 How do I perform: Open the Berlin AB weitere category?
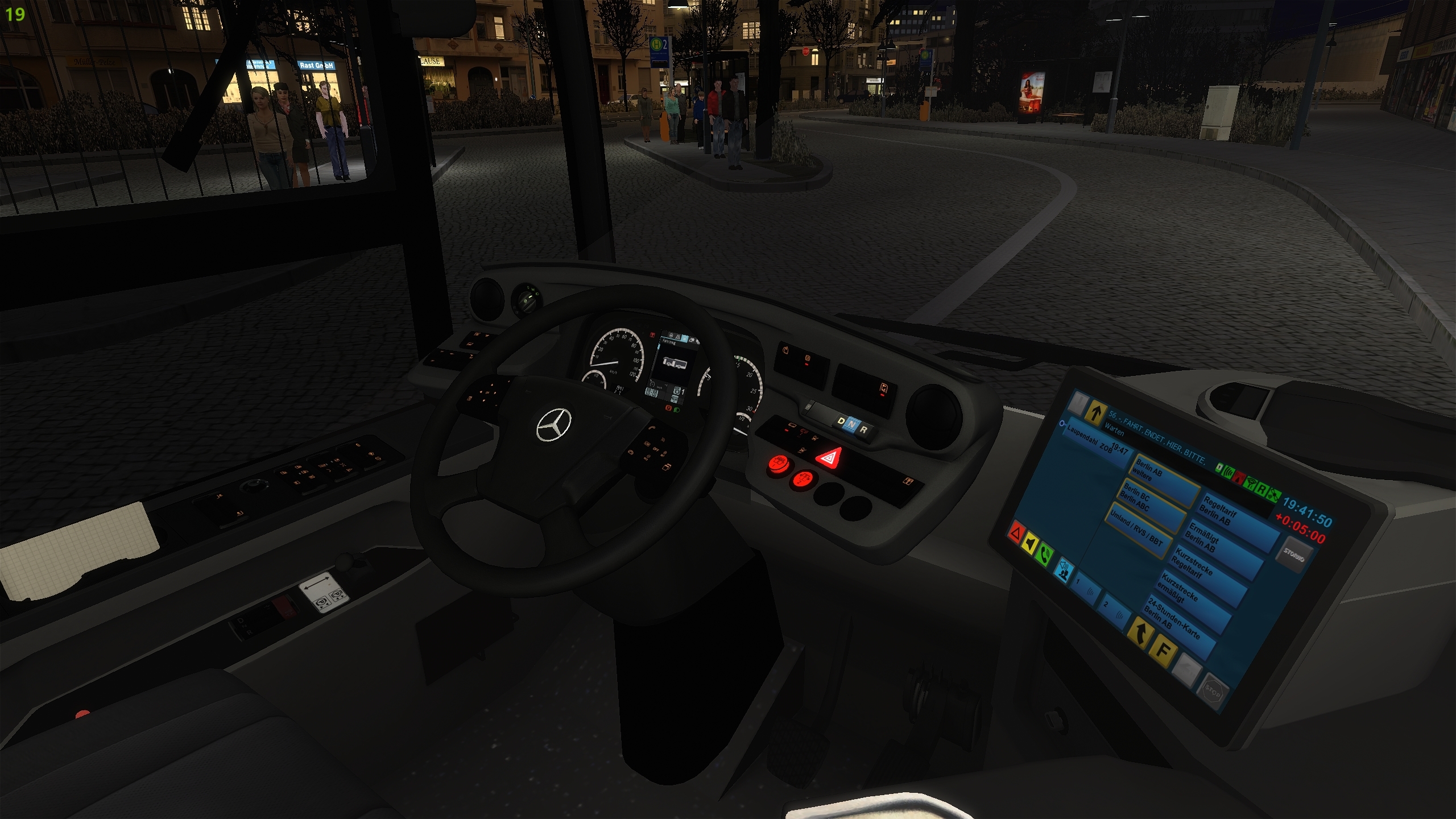click(x=1163, y=477)
